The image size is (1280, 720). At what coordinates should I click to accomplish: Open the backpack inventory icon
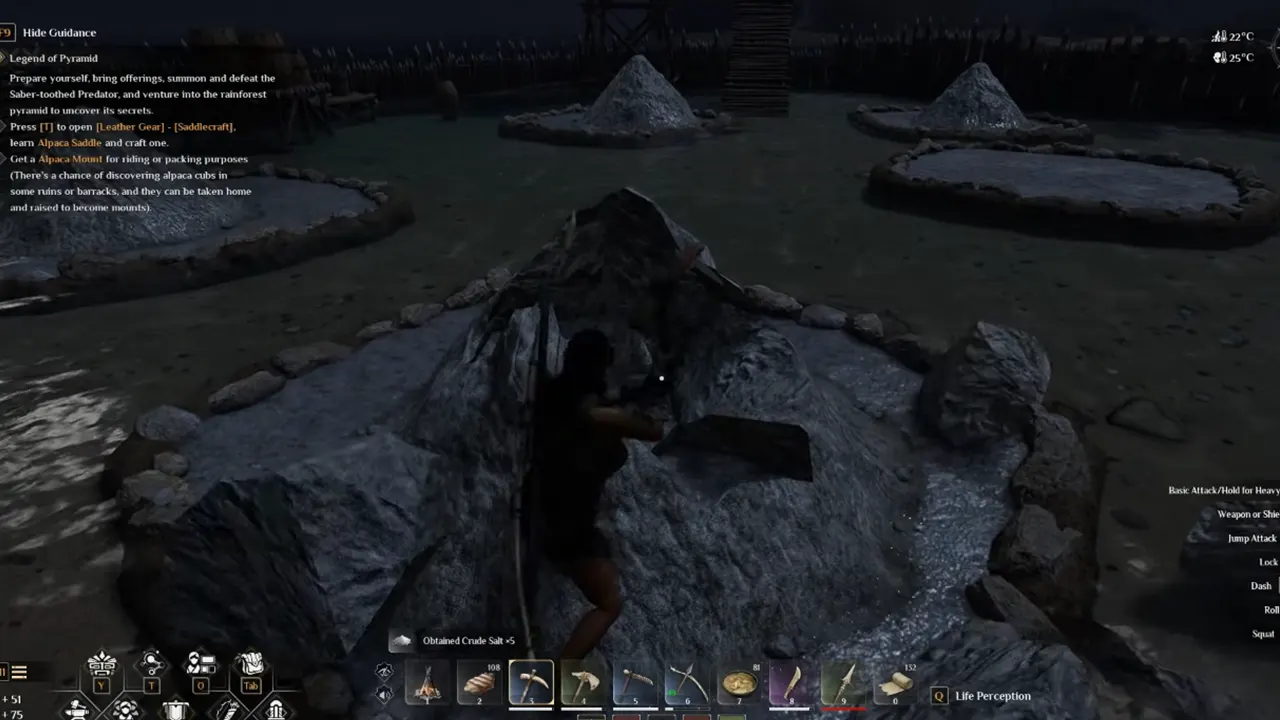tap(250, 665)
